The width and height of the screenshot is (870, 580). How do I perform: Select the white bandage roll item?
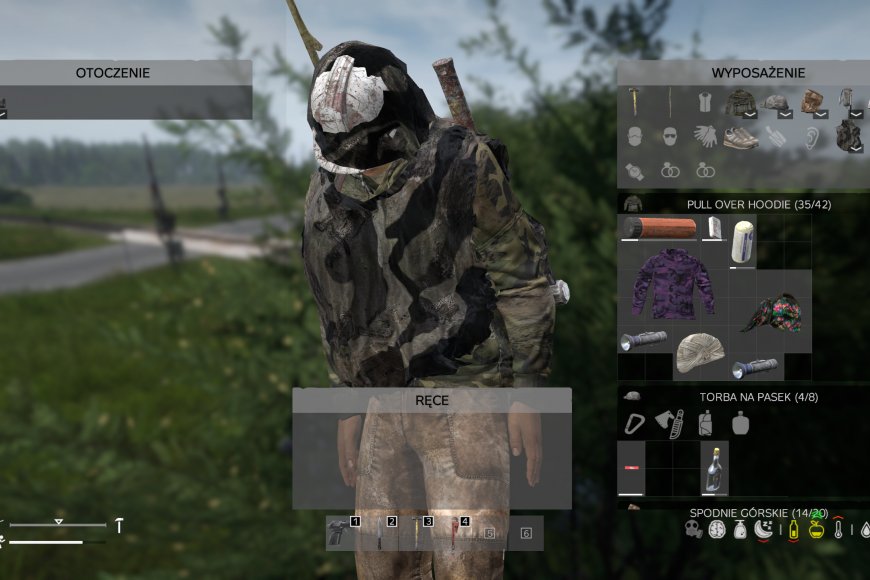pyautogui.click(x=743, y=241)
